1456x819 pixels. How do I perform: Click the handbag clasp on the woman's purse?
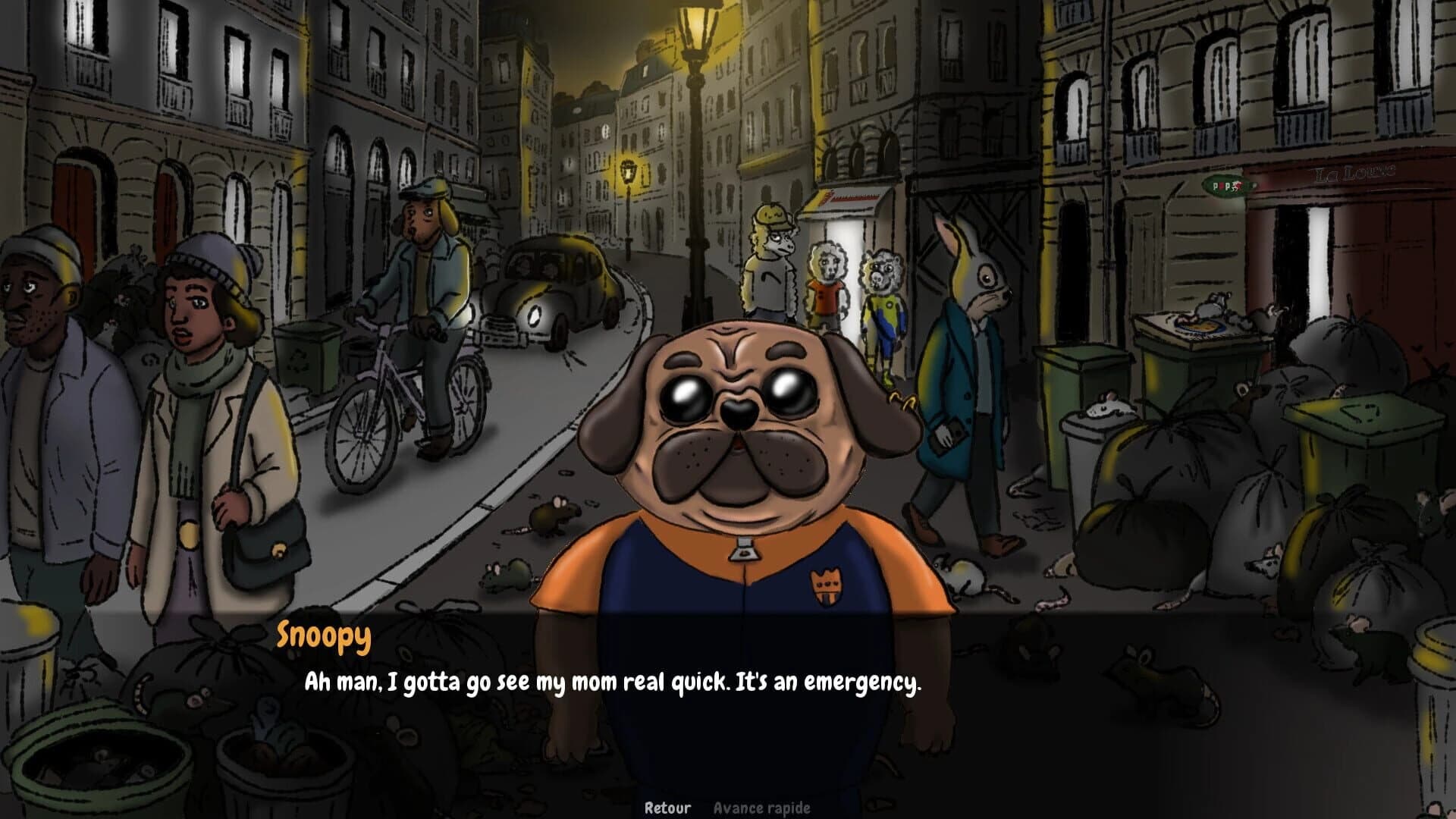tap(278, 550)
